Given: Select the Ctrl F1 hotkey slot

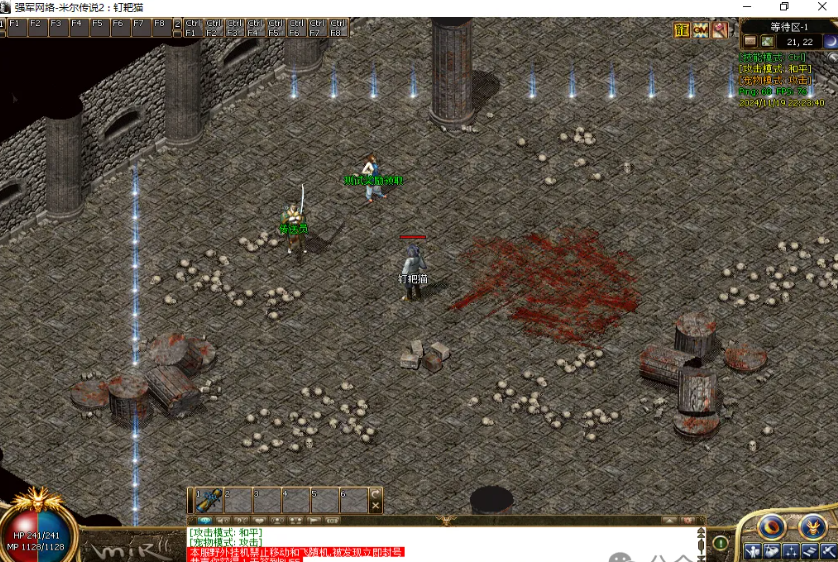Looking at the screenshot, I should point(192,27).
